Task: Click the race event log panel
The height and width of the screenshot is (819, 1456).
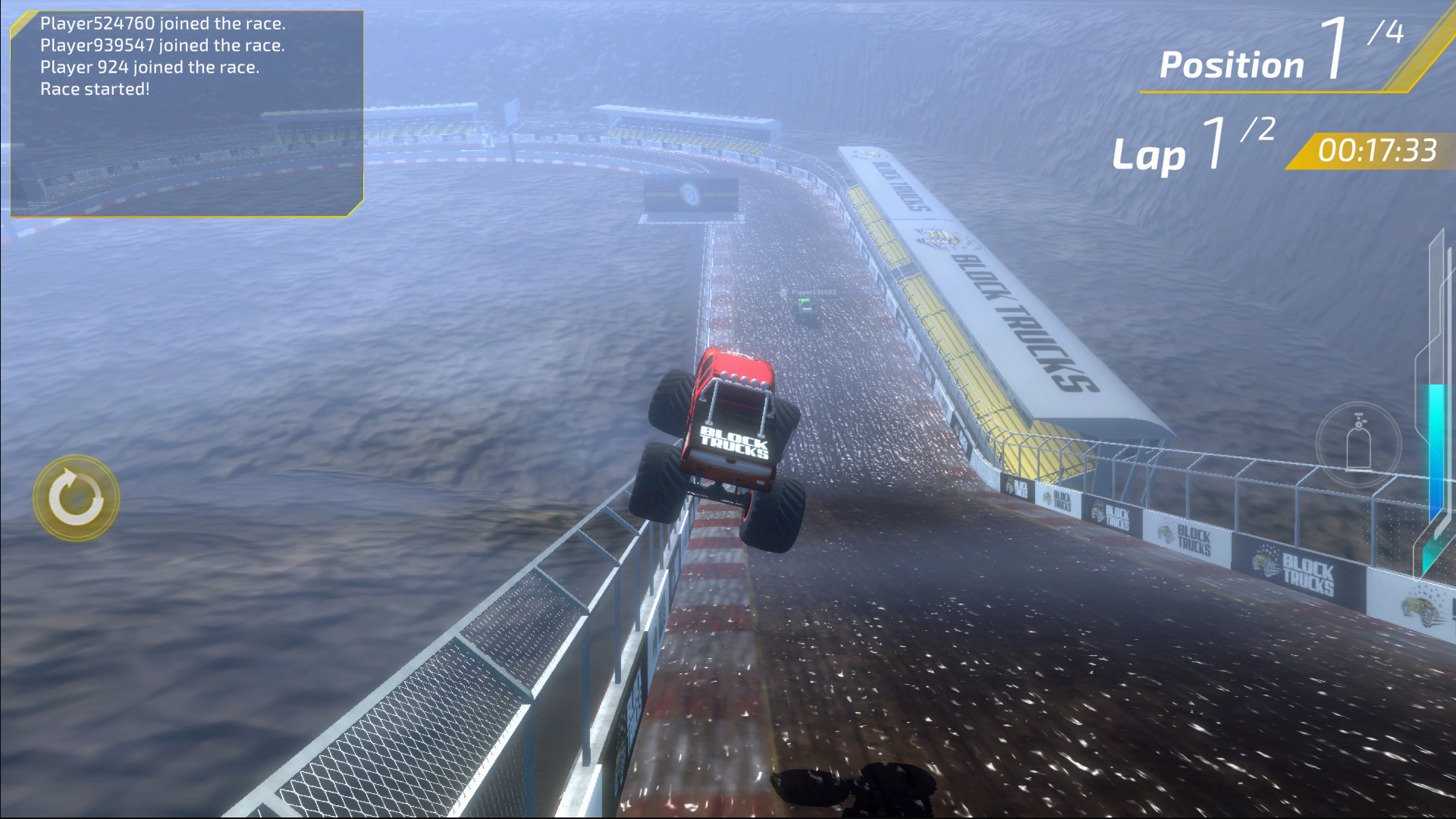Action: (186, 114)
